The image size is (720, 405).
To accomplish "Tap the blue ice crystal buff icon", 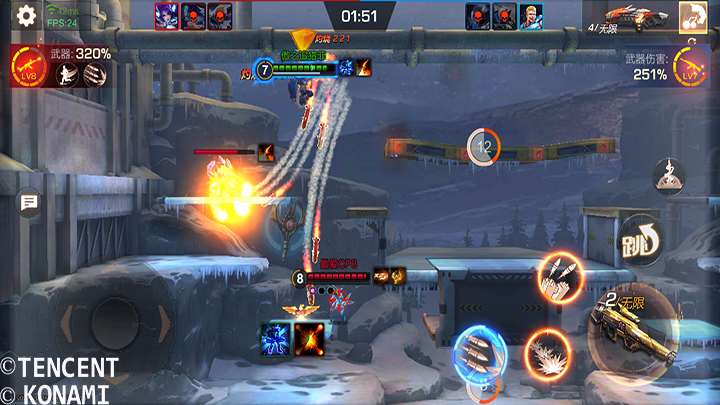I will (x=274, y=340).
